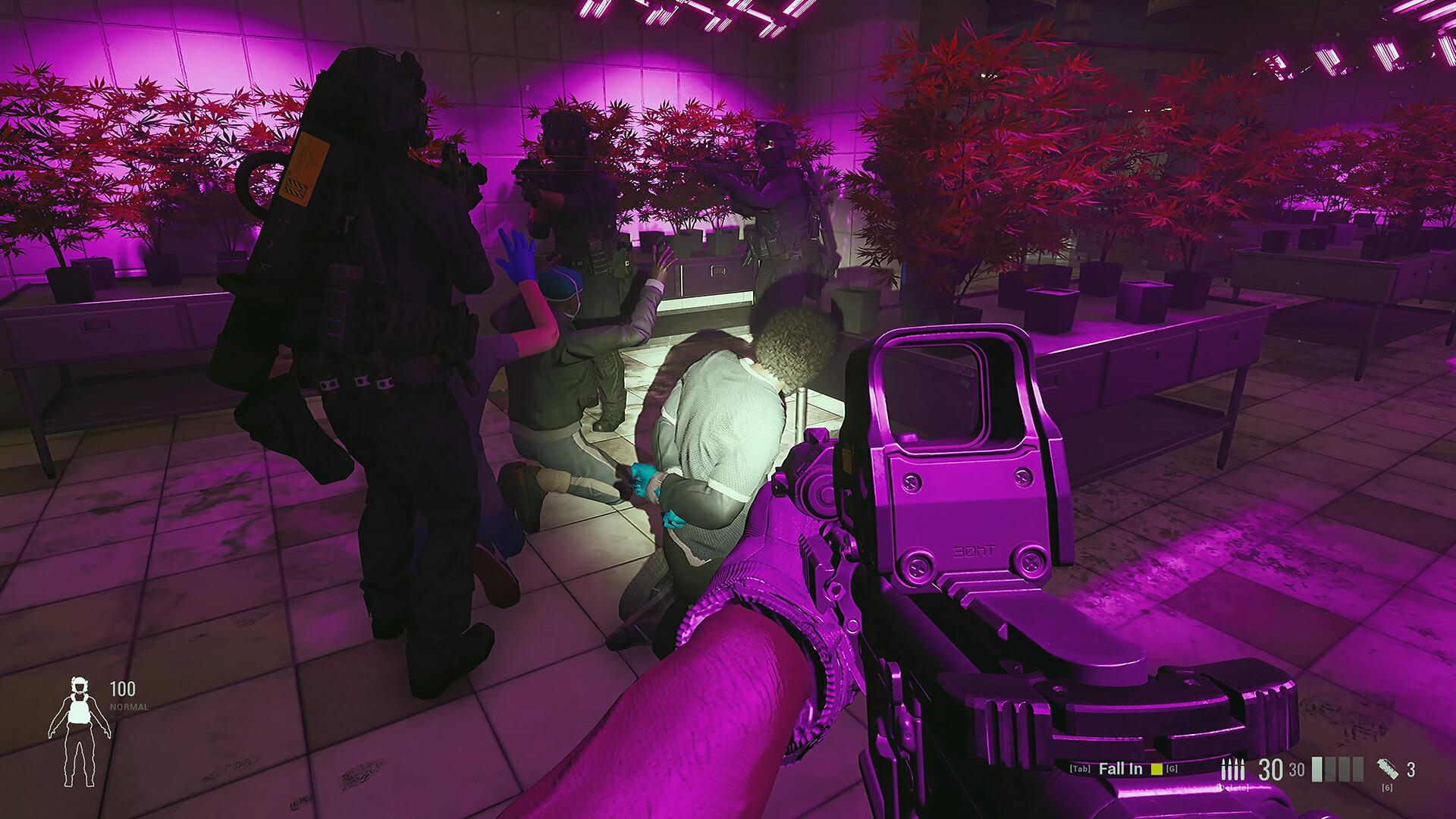
Task: Click the bullet ammo icon cluster
Action: point(1232,770)
